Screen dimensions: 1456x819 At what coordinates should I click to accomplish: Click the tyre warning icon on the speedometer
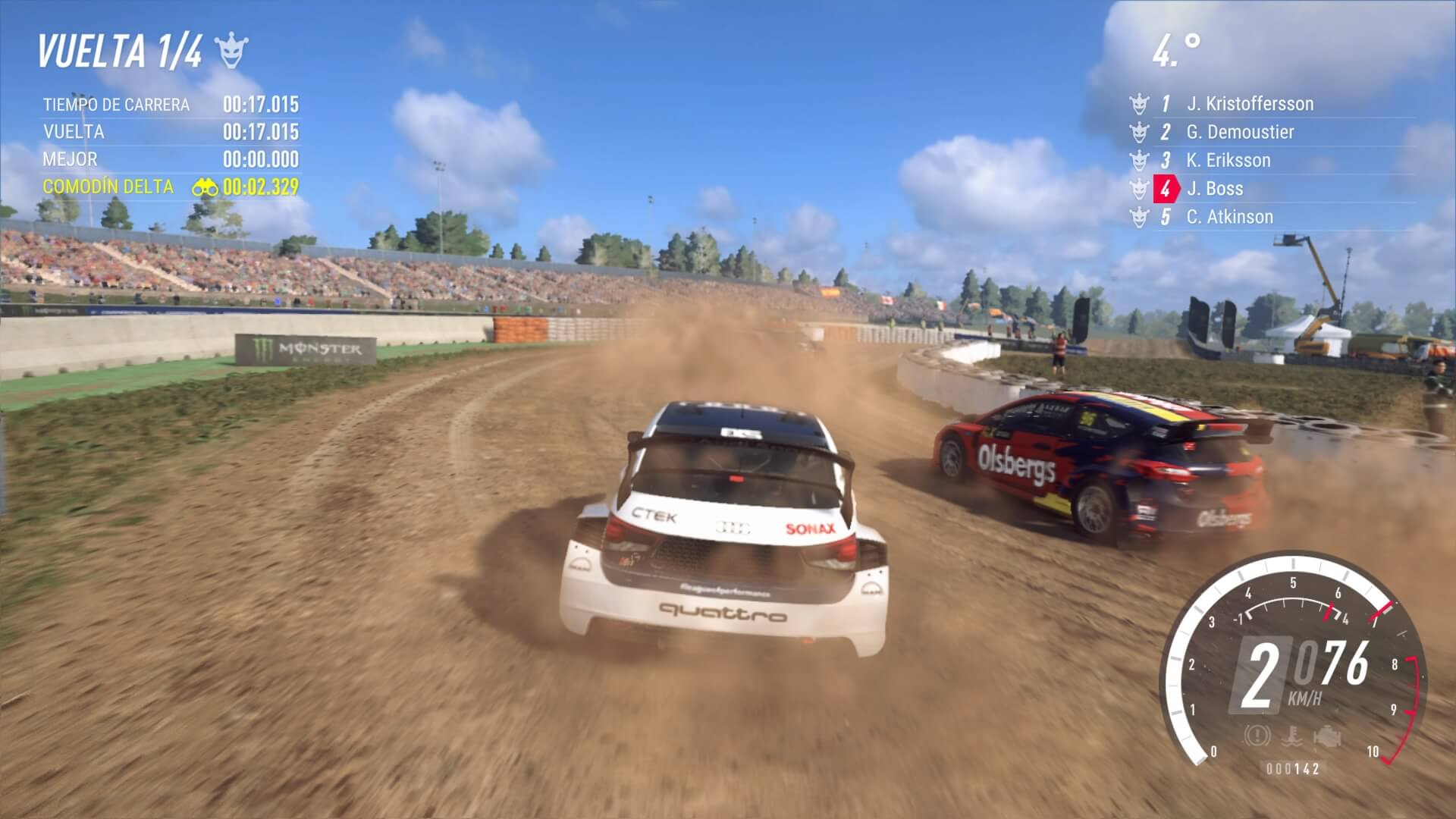(1257, 735)
